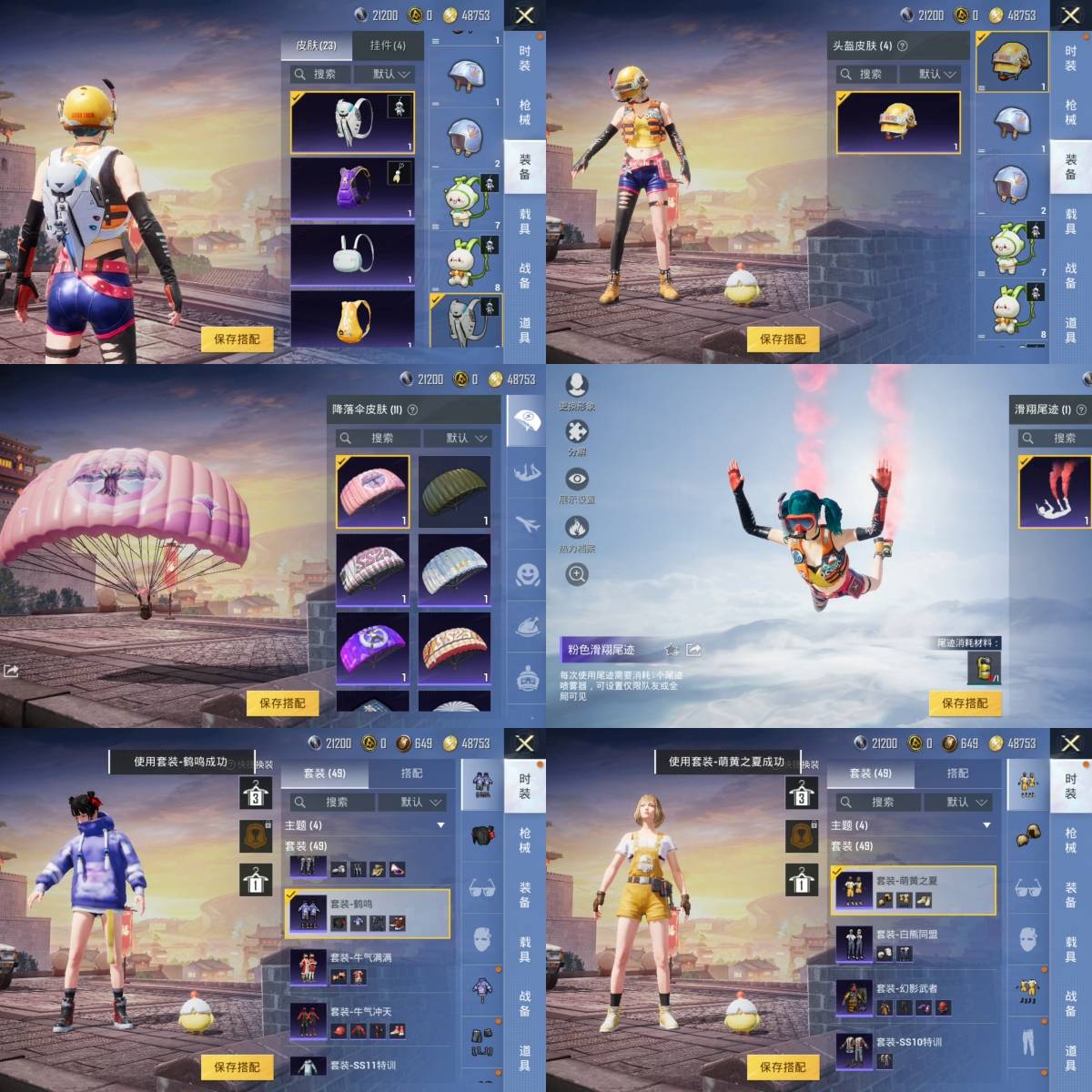
Task: Click the magnifier zoom-in icon
Action: [x=577, y=574]
